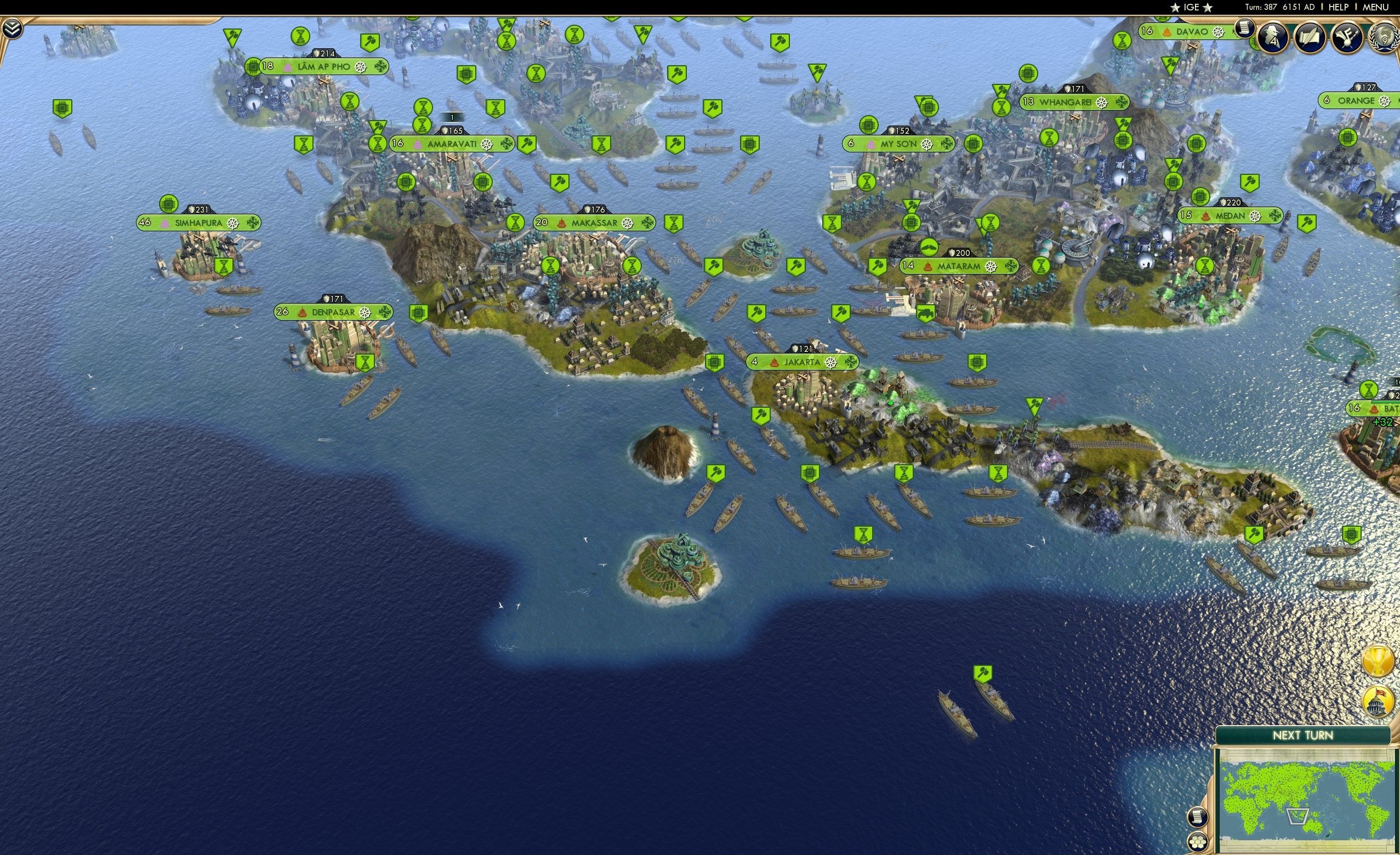Viewport: 1400px width, 855px height.
Task: Open the HELP menu
Action: point(1339,7)
